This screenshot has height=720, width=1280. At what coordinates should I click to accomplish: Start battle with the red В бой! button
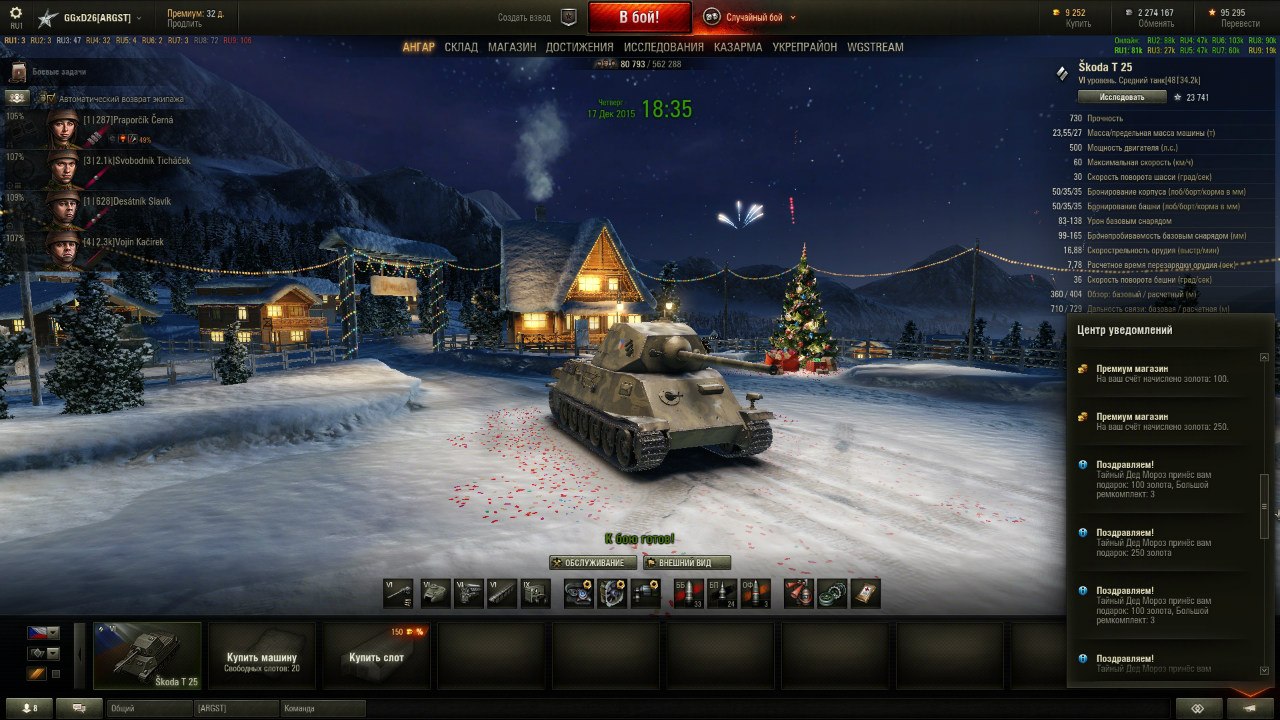click(x=639, y=17)
